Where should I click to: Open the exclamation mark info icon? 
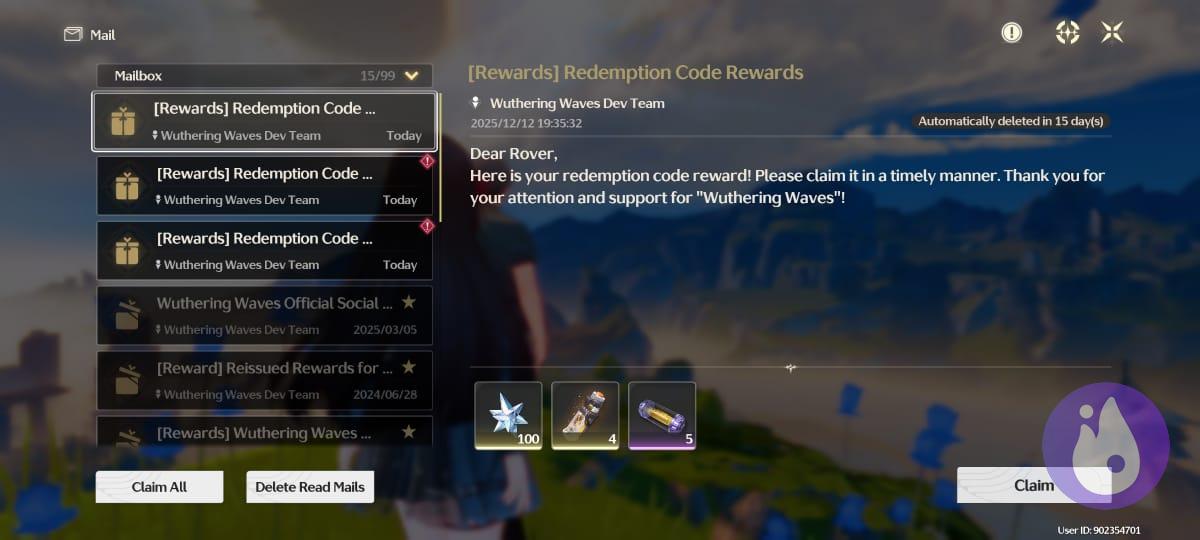[1012, 33]
